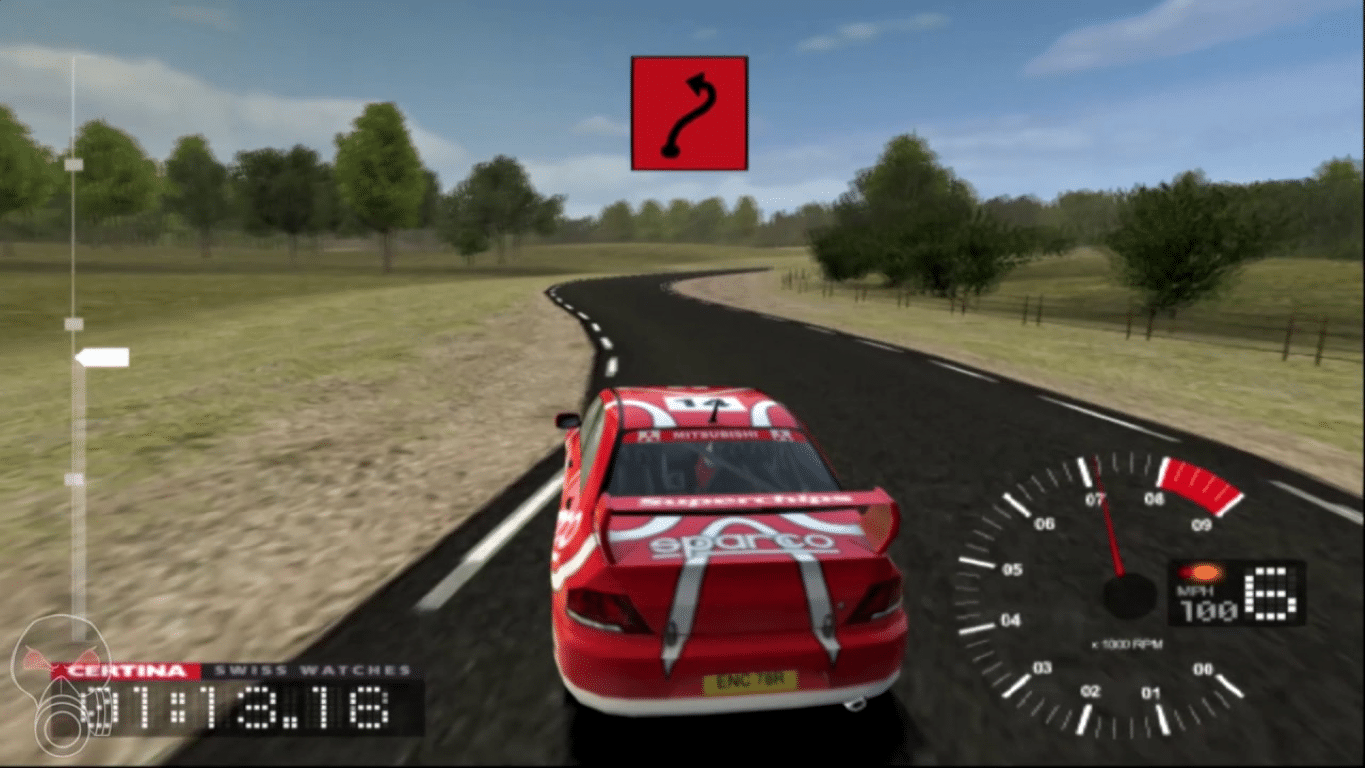Viewport: 1365px width, 768px height.
Task: Click the red S-bend corner warning sign
Action: click(x=688, y=113)
